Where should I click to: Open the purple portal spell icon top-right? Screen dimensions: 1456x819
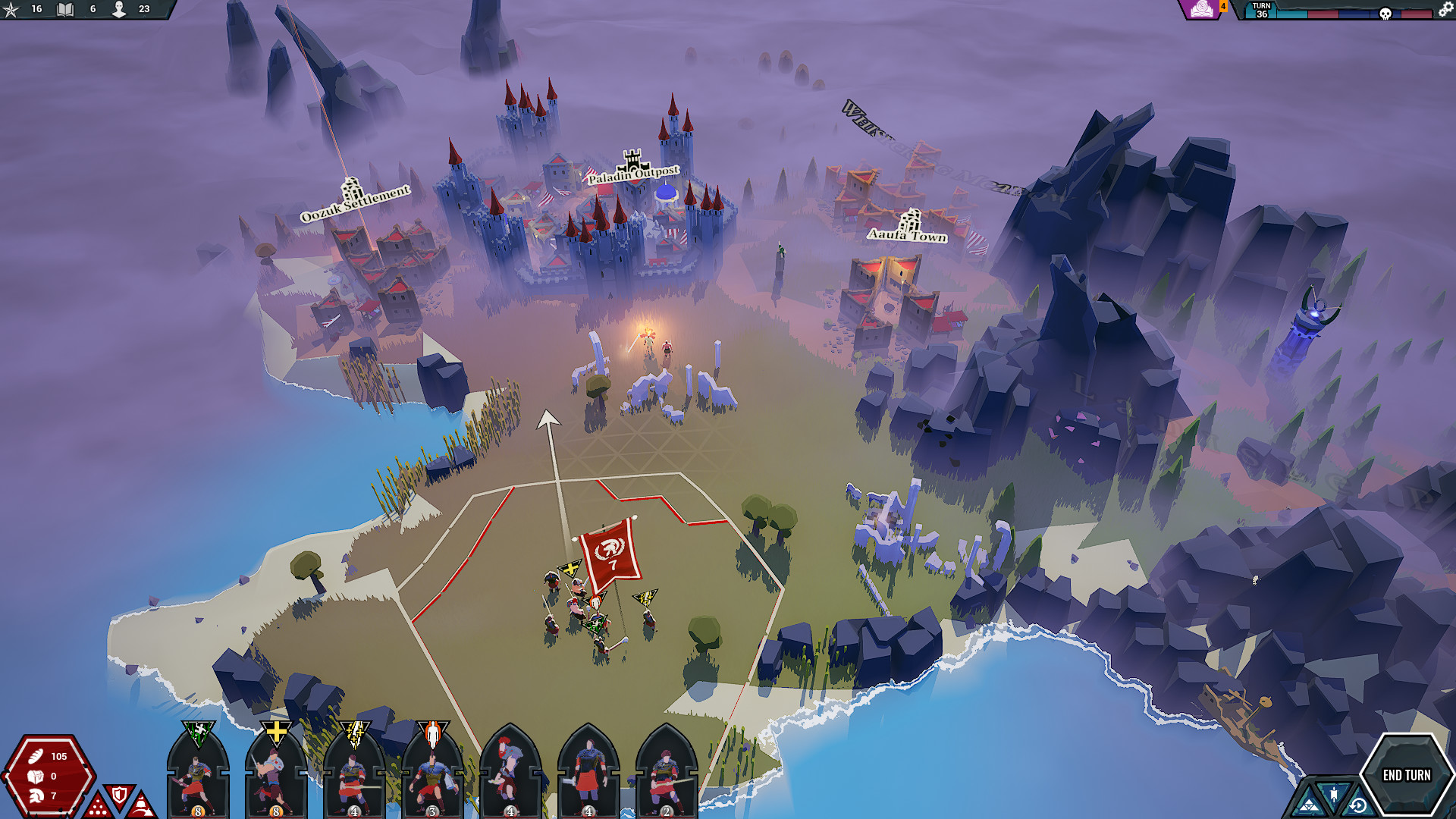(1202, 10)
